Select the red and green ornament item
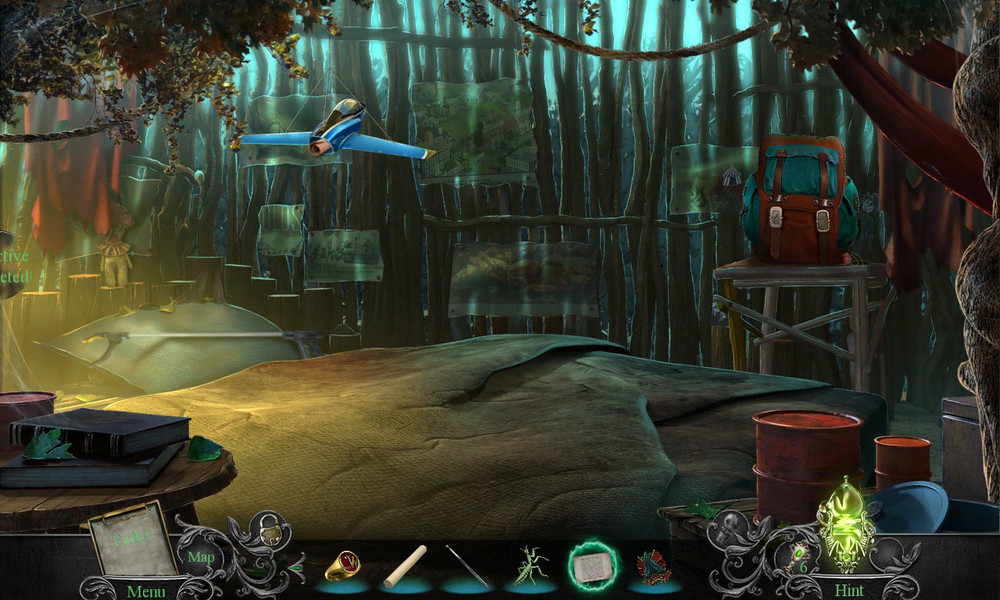1000x600 pixels. point(653,567)
